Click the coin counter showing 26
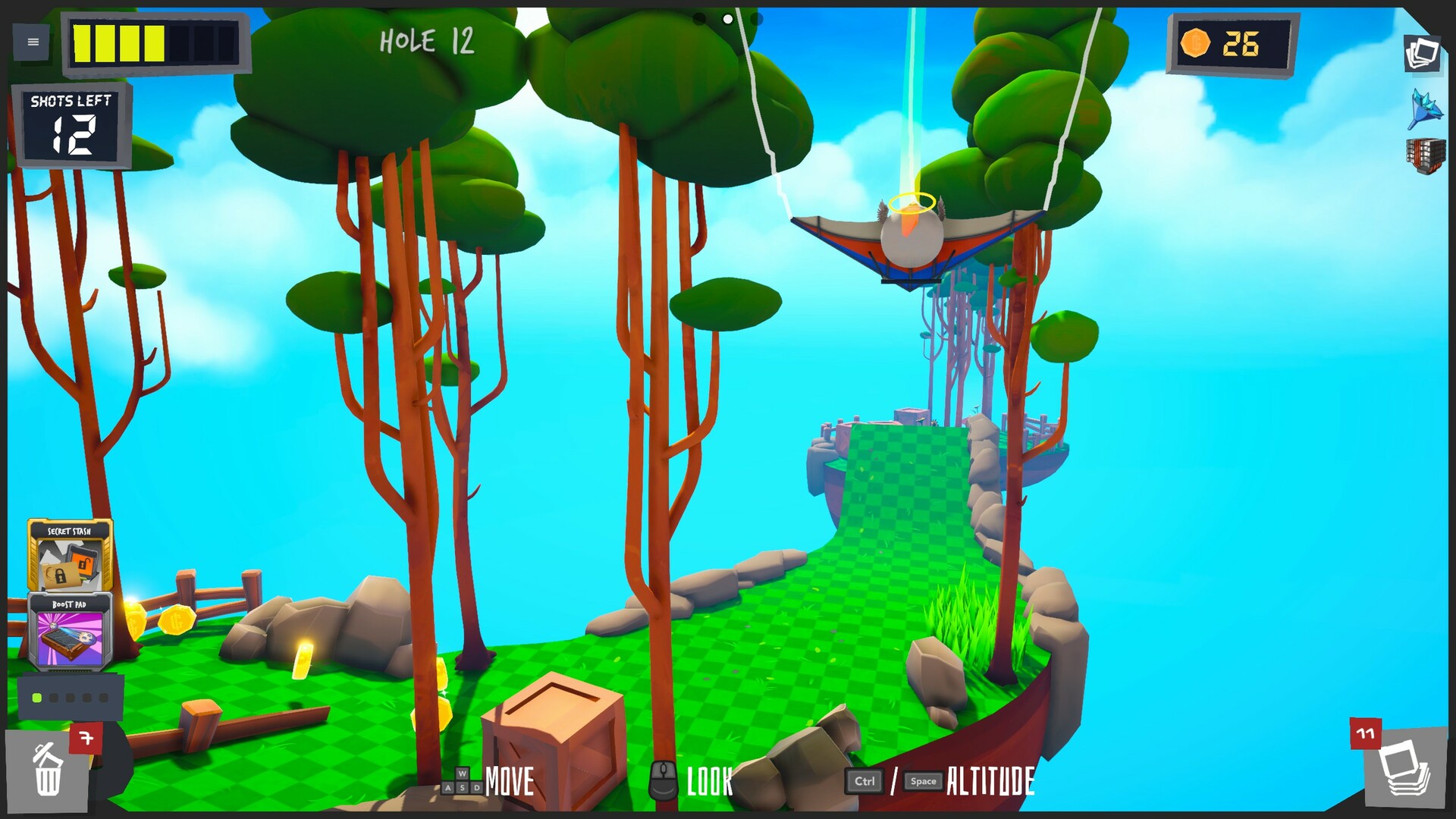The width and height of the screenshot is (1456, 819). click(1232, 44)
